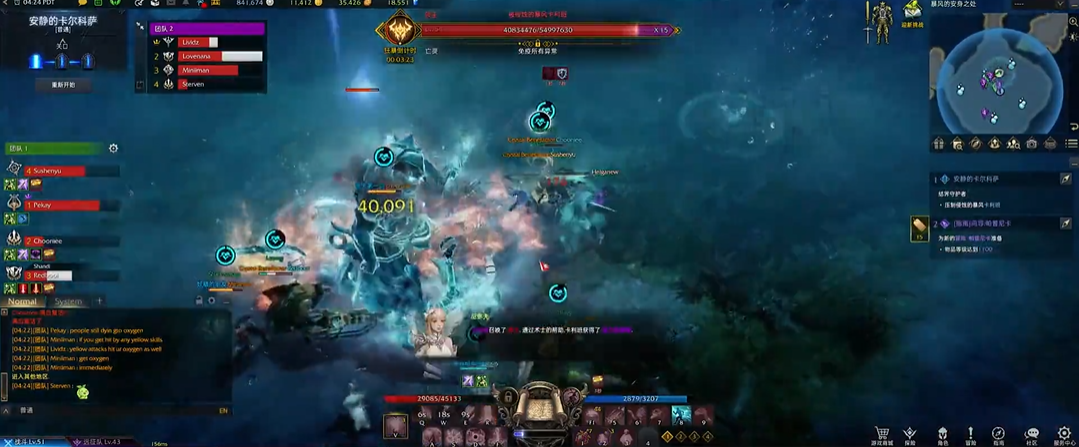The width and height of the screenshot is (1079, 447).
Task: Switch to the Normal chat tab
Action: (x=23, y=301)
